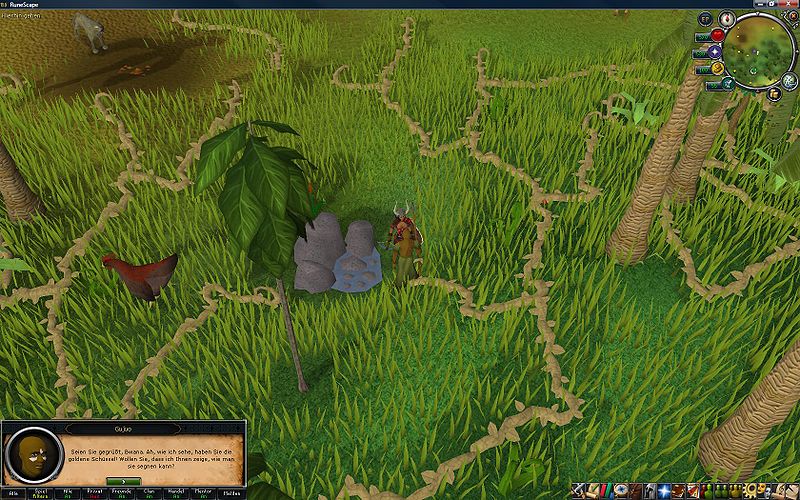
Task: Continue the Gujuo dialogue with the green arrow button
Action: pos(125,481)
